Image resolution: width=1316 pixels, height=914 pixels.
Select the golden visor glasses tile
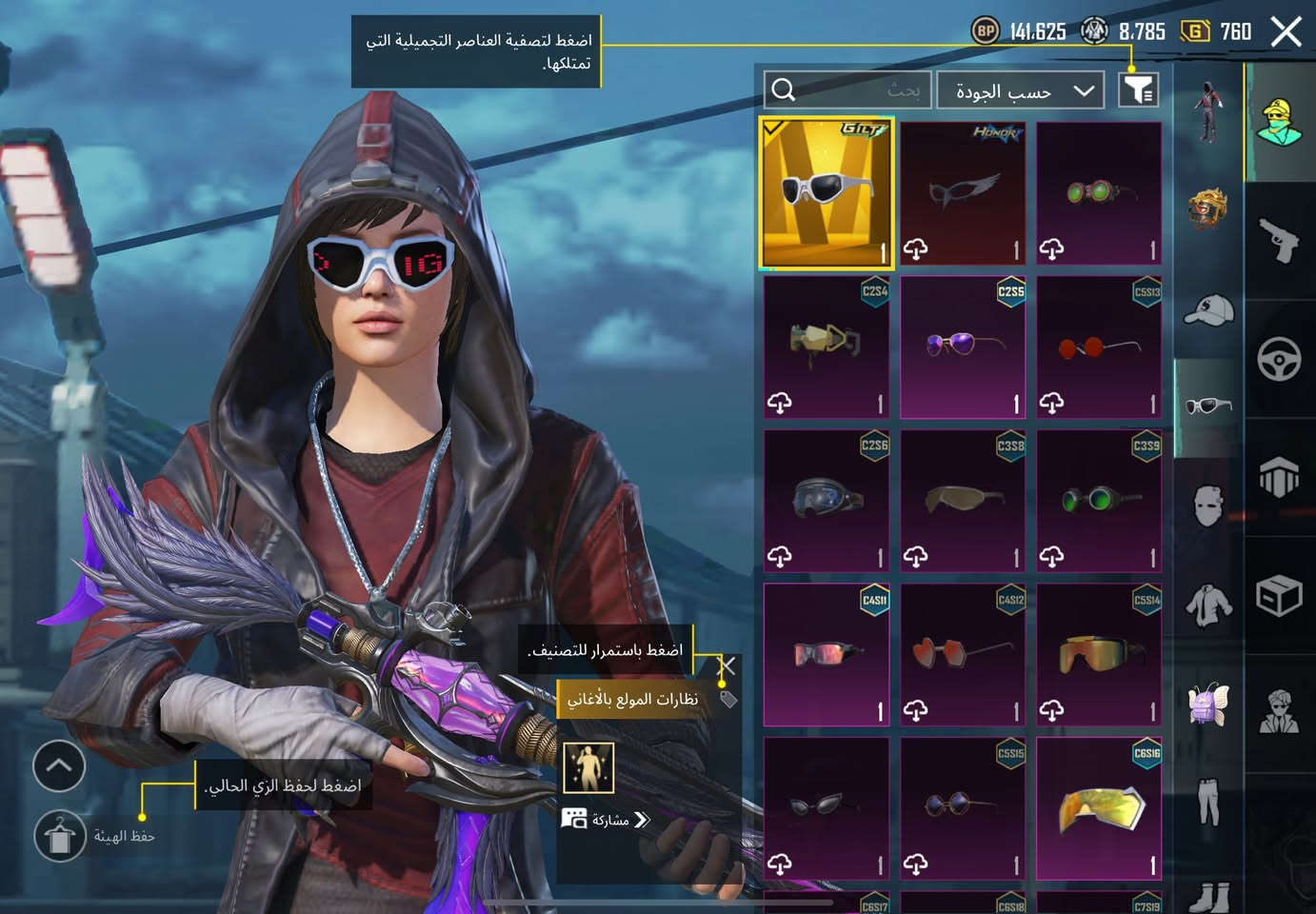point(1099,809)
